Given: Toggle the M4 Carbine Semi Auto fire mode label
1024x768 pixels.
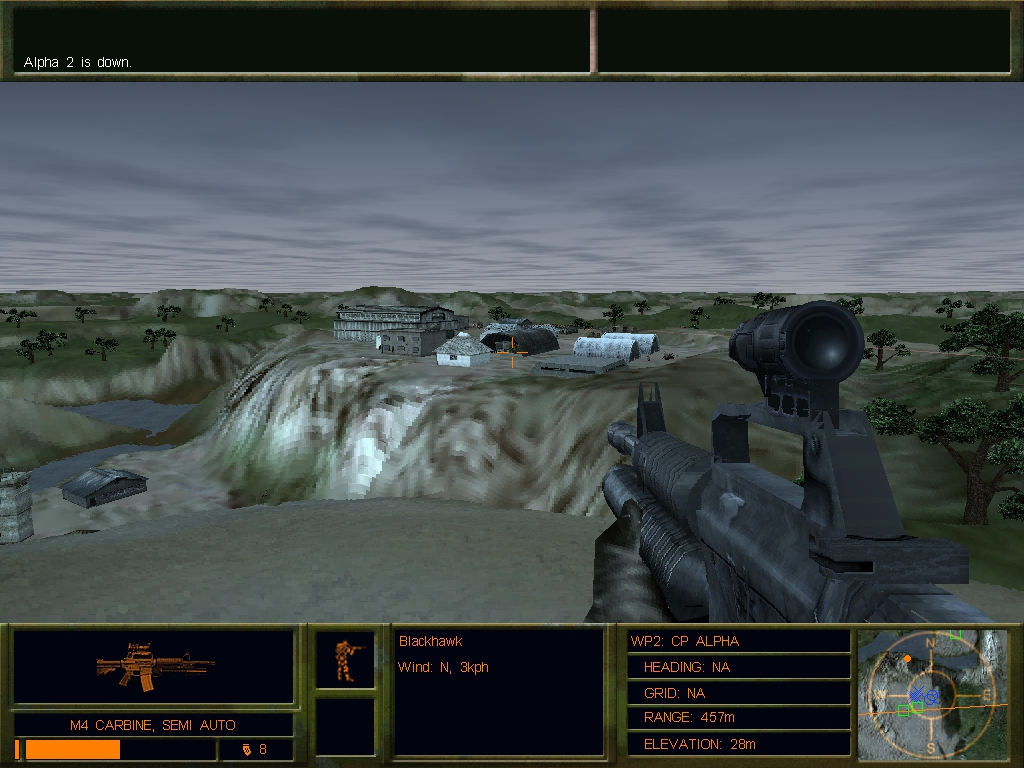Looking at the screenshot, I should pyautogui.click(x=153, y=725).
